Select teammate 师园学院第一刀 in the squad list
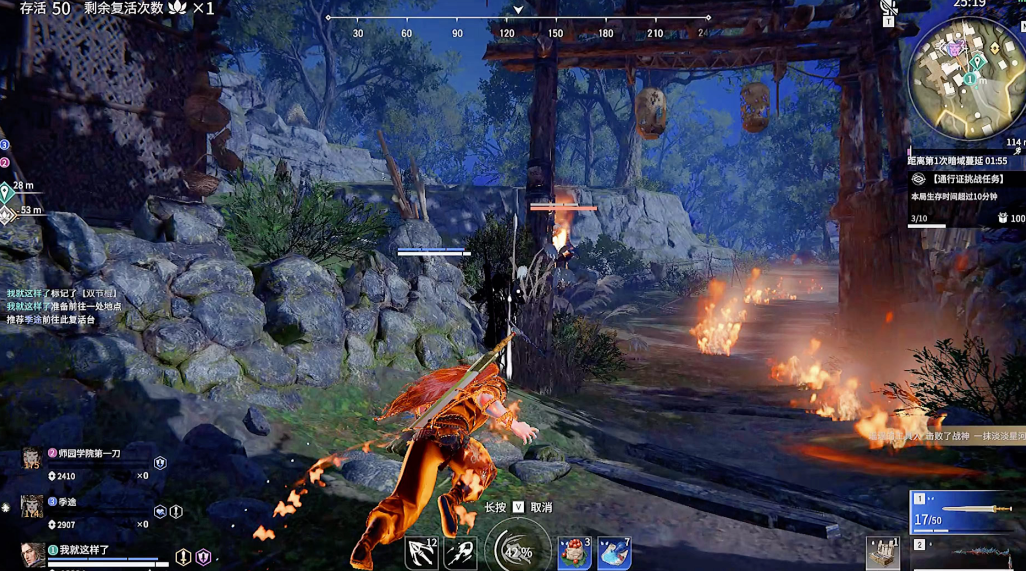Image resolution: width=1026 pixels, height=571 pixels. pos(88,454)
